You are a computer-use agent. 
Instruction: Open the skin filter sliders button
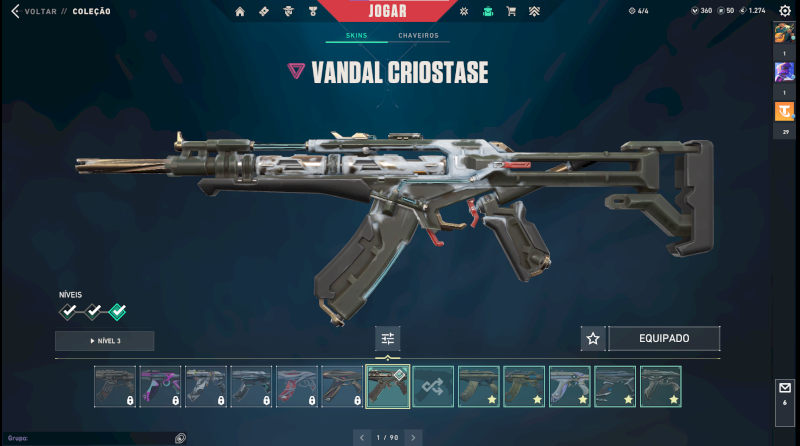click(x=388, y=338)
